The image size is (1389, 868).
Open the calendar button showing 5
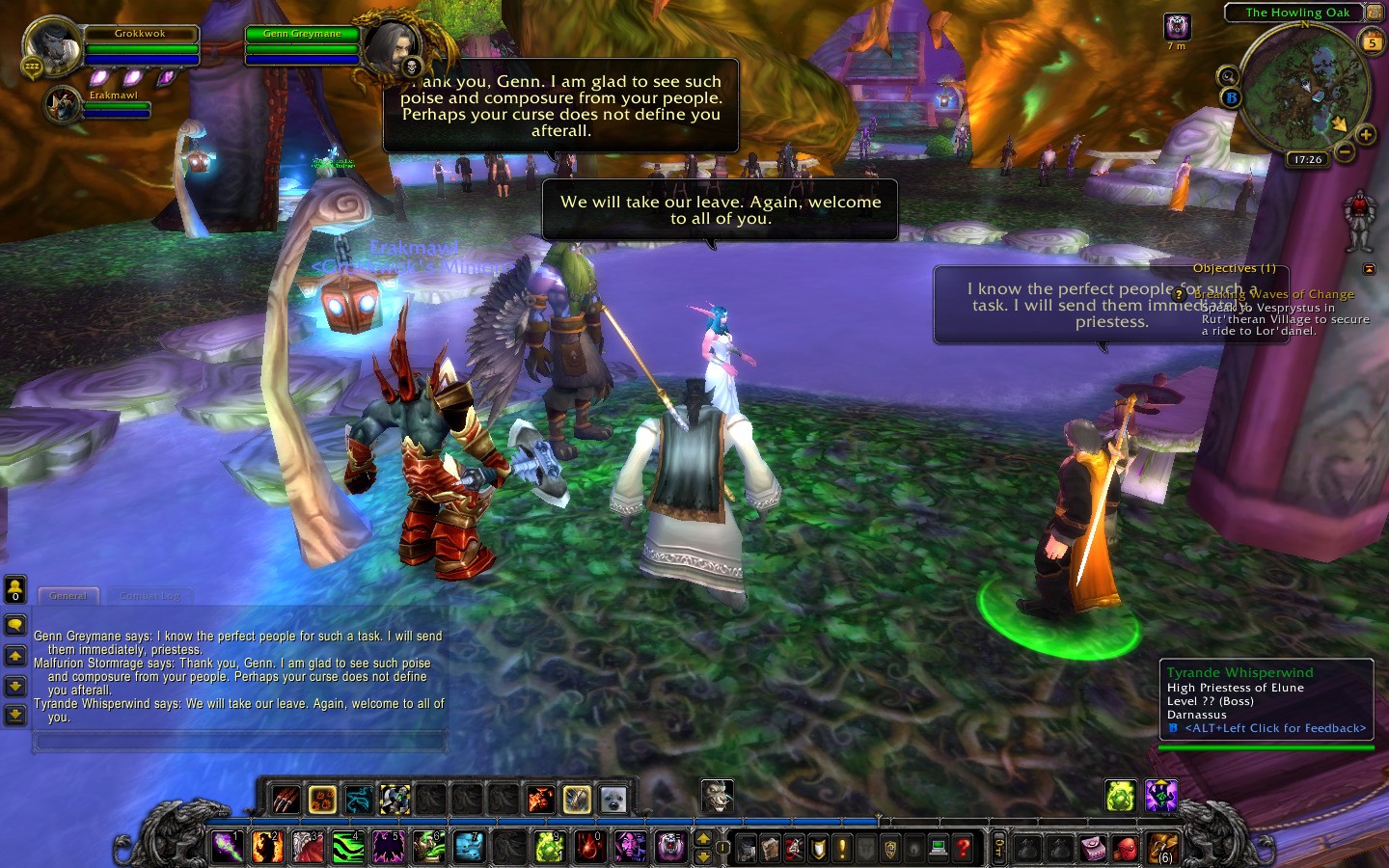click(x=1372, y=41)
